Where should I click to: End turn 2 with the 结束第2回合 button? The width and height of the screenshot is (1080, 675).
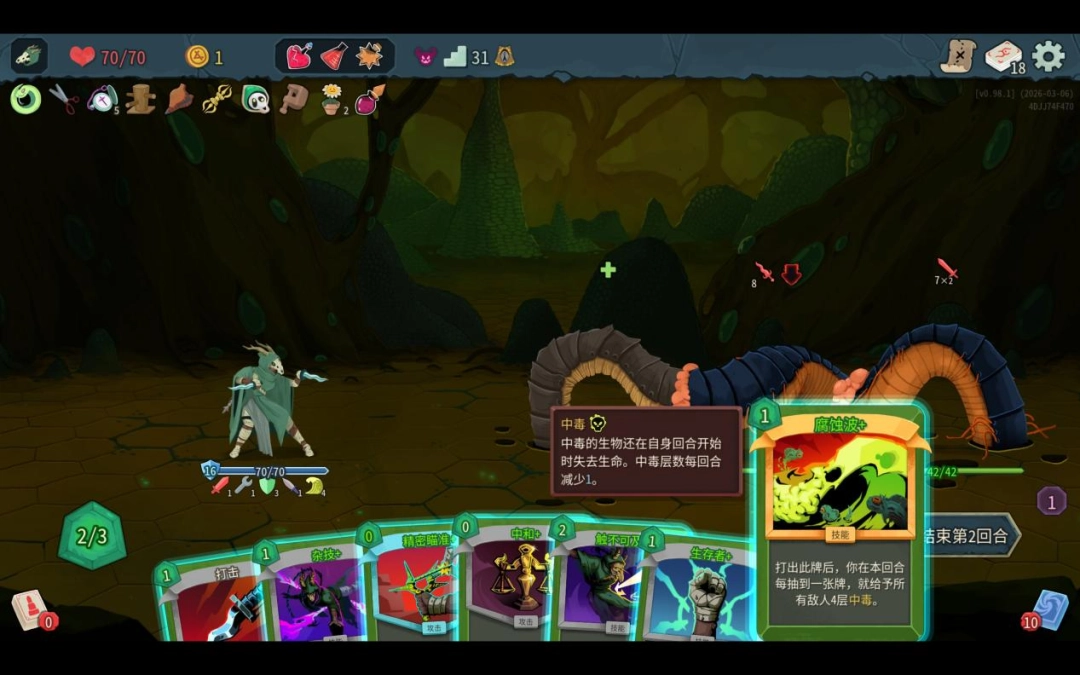[x=972, y=535]
